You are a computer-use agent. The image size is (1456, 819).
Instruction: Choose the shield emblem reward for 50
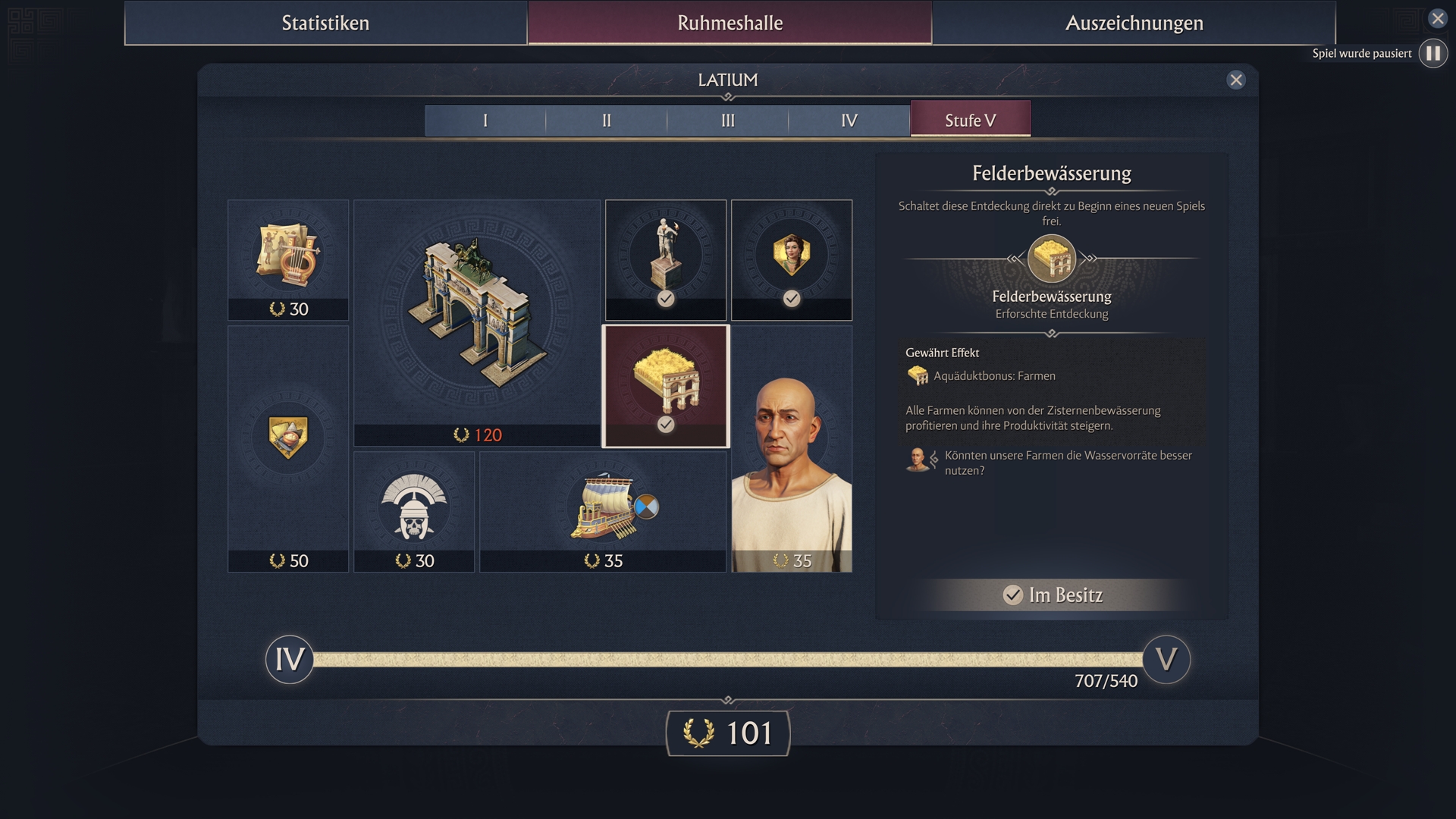pos(288,448)
